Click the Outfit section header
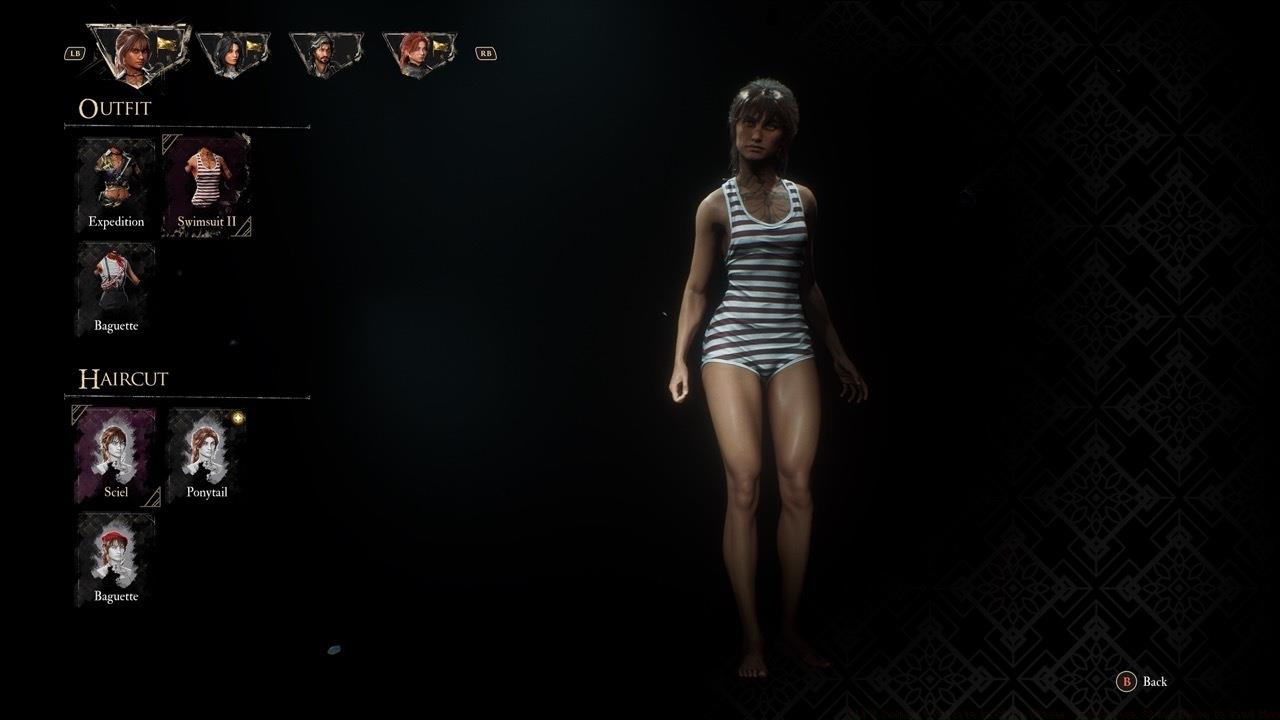 pyautogui.click(x=116, y=108)
